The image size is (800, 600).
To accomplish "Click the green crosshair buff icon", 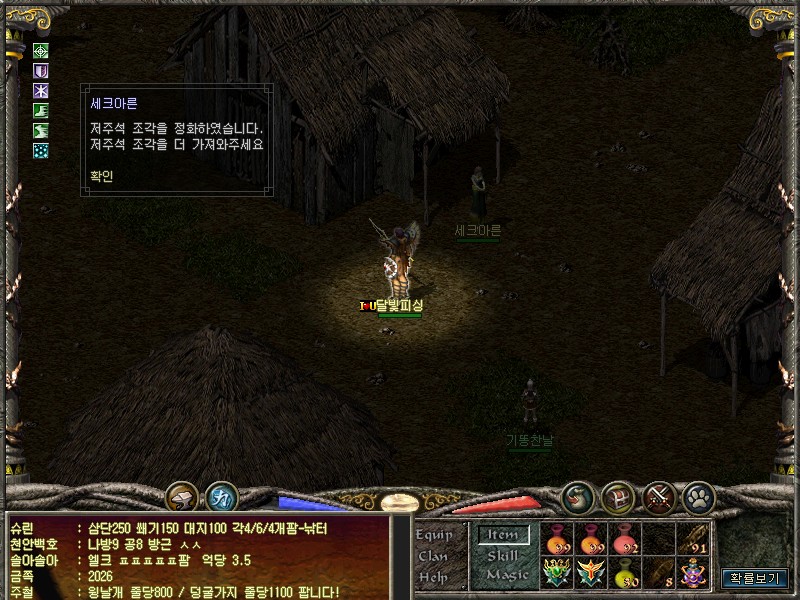I will tap(41, 51).
